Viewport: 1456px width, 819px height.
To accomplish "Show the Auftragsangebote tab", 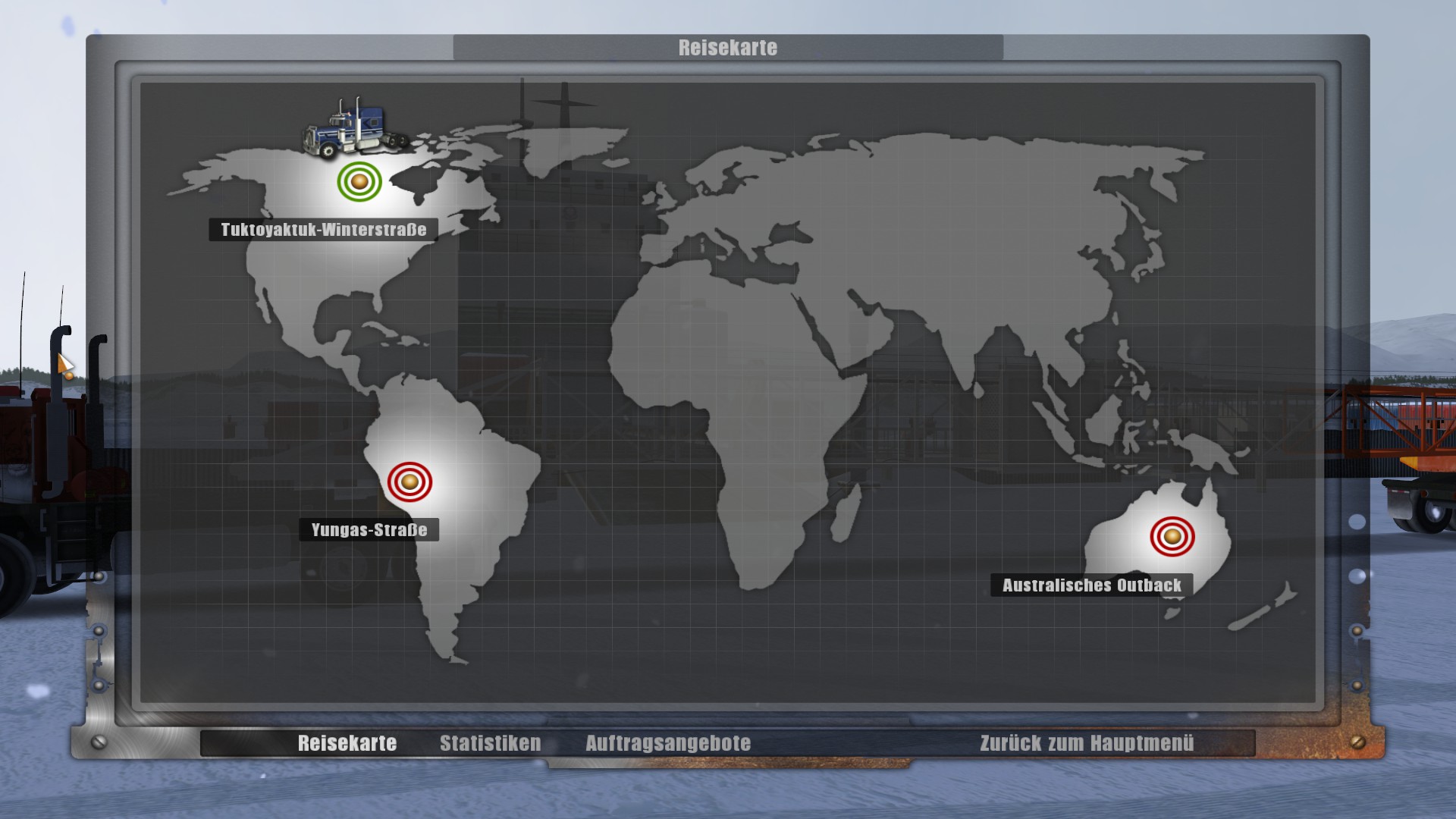I will pyautogui.click(x=667, y=743).
